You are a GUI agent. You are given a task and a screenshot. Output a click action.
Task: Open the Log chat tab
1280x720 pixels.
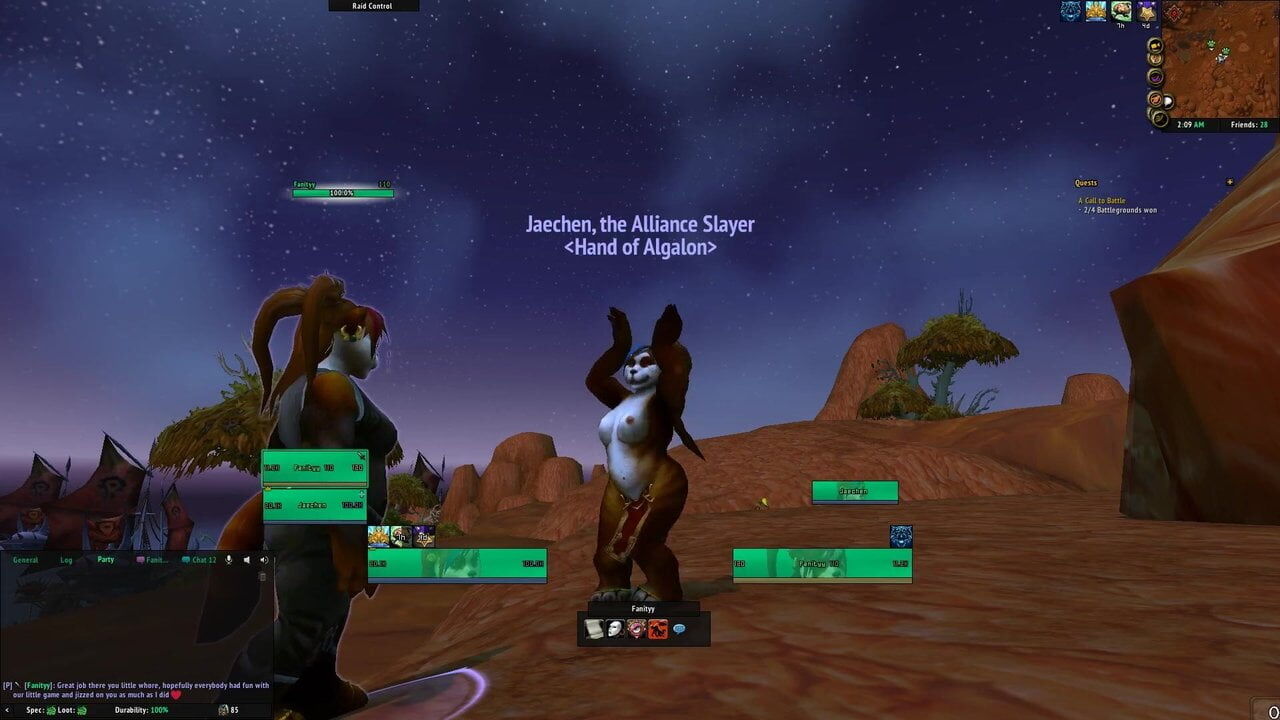66,560
